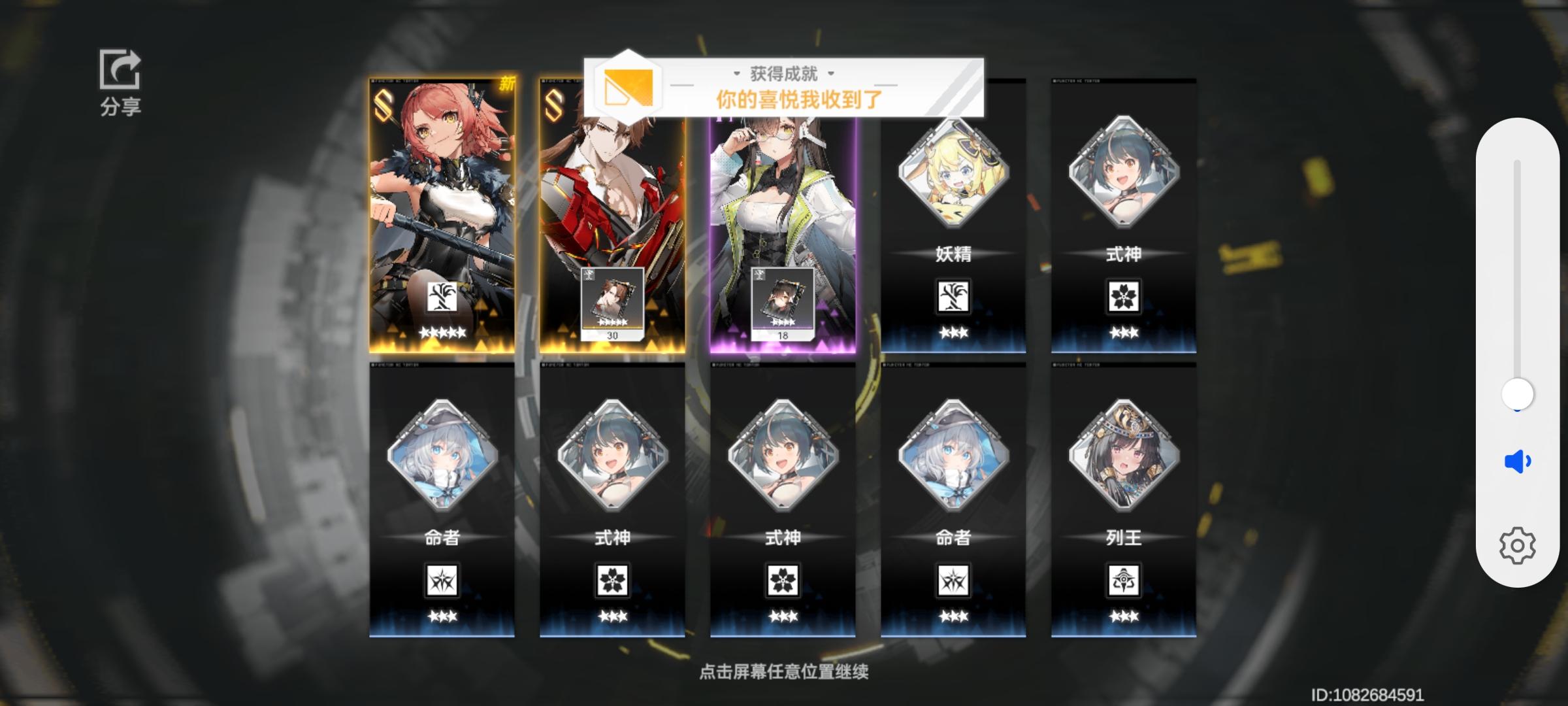The width and height of the screenshot is (1568, 706).
Task: Select the golden S-rank card marked 新
Action: (443, 216)
